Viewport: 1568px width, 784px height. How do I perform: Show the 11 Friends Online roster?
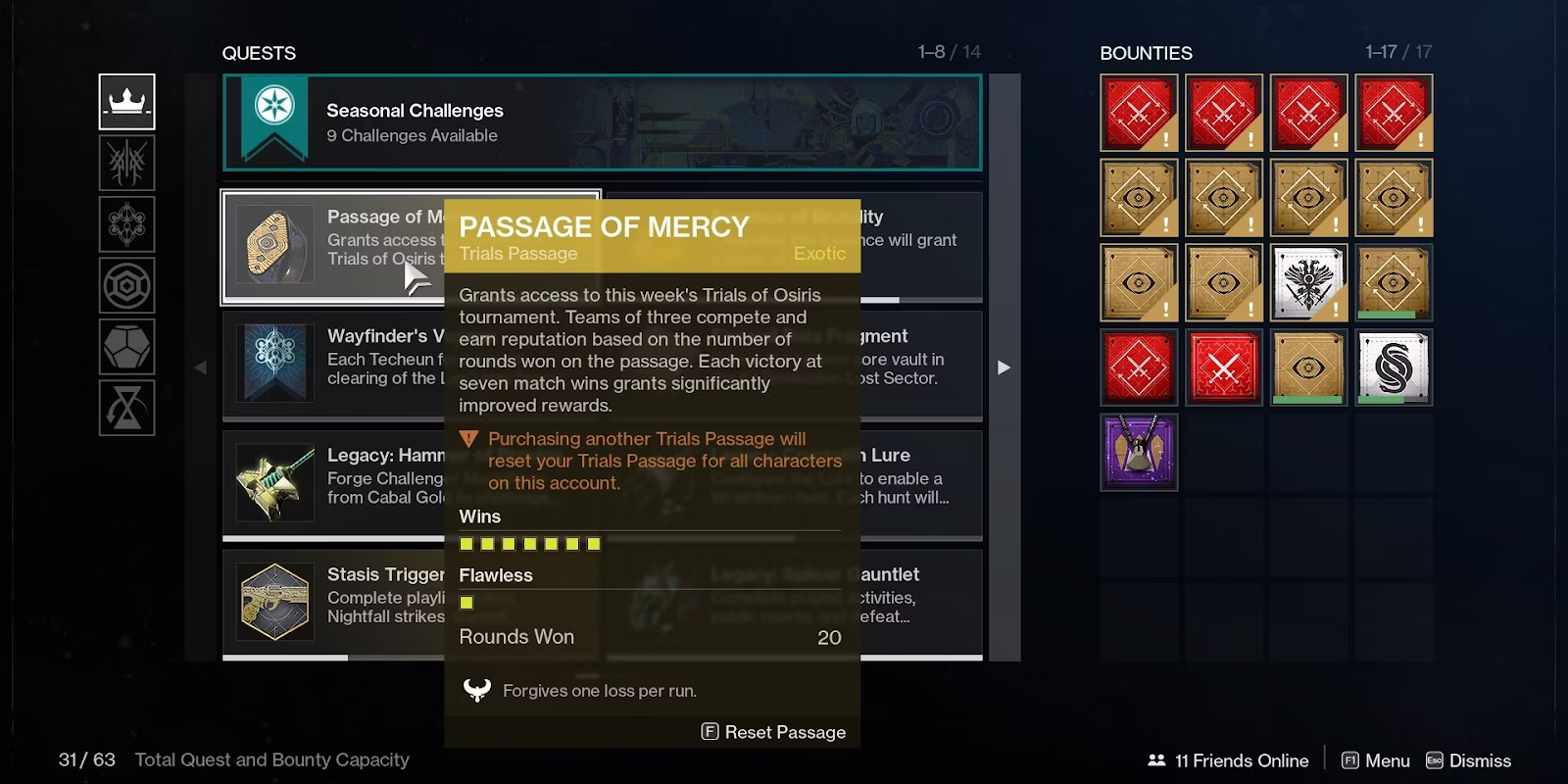click(x=1228, y=760)
